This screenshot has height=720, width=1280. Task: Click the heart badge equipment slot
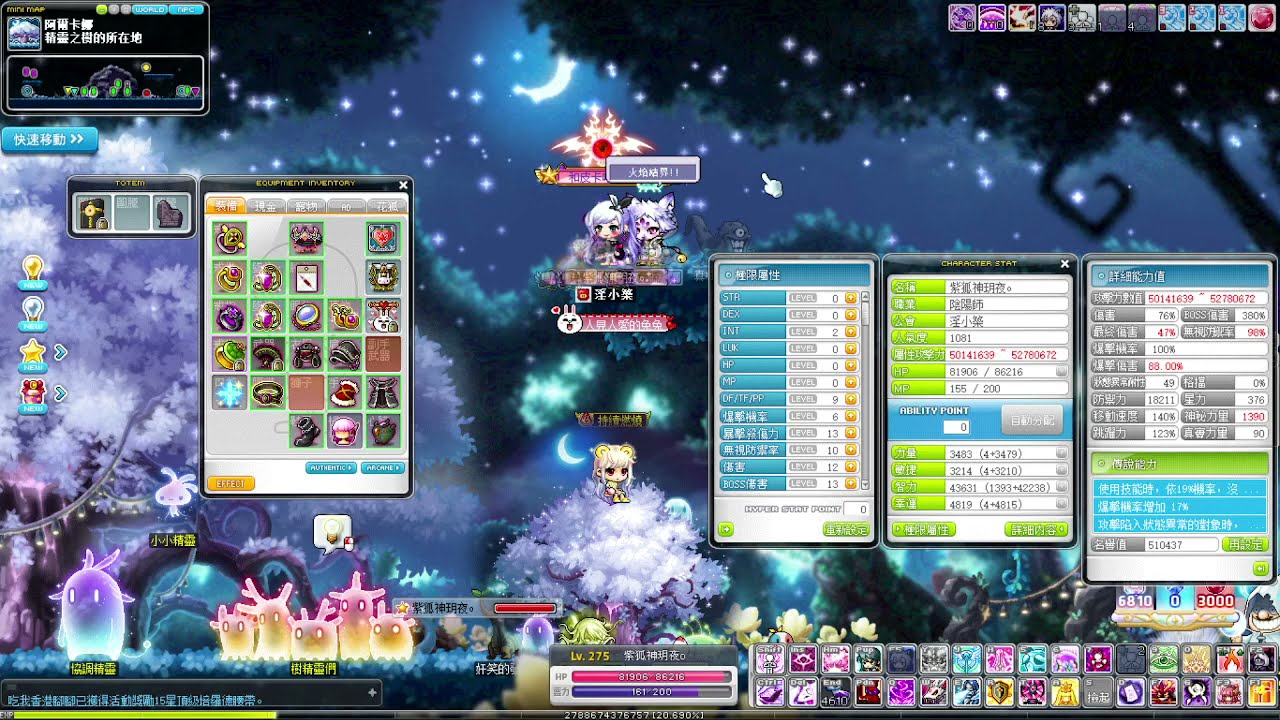(x=382, y=238)
